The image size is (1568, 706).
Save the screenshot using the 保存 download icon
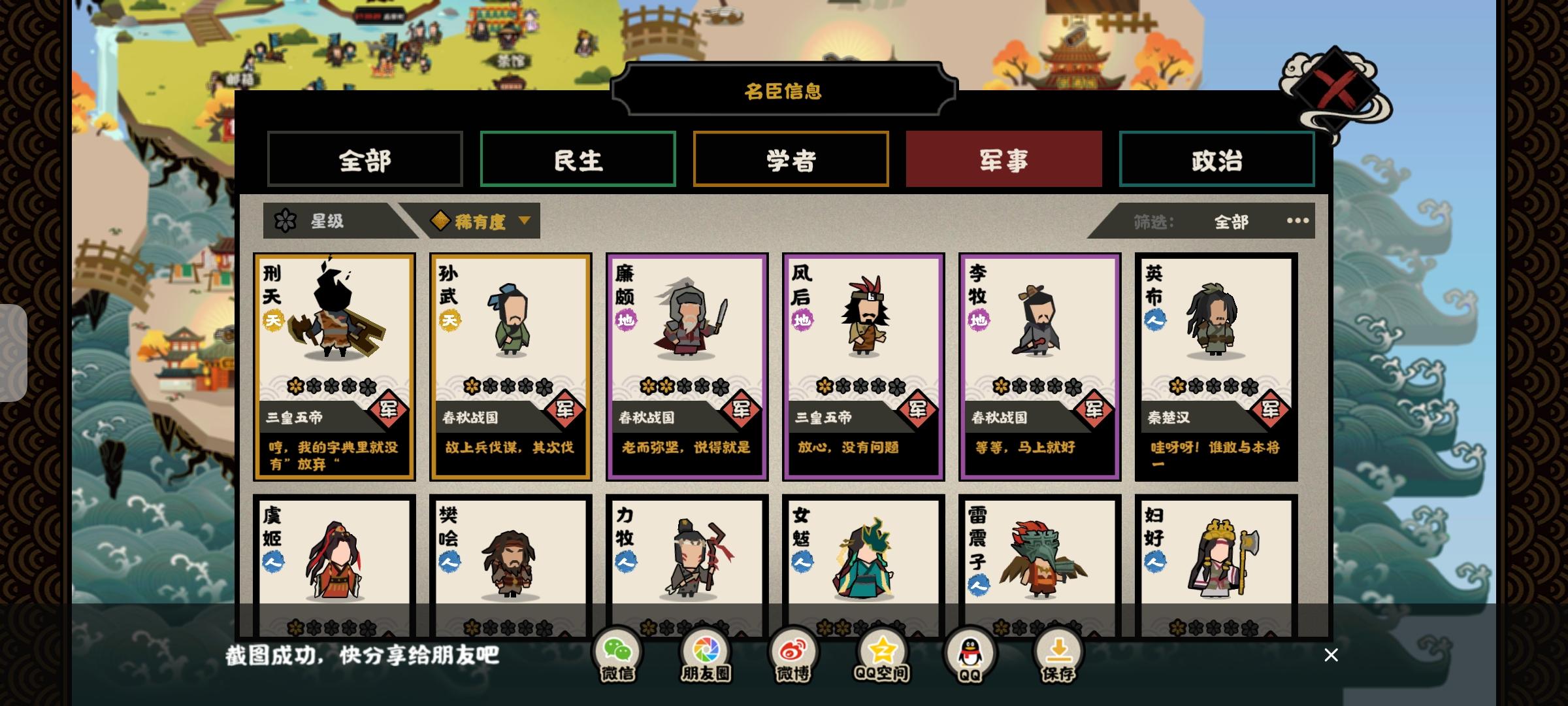coord(1058,651)
